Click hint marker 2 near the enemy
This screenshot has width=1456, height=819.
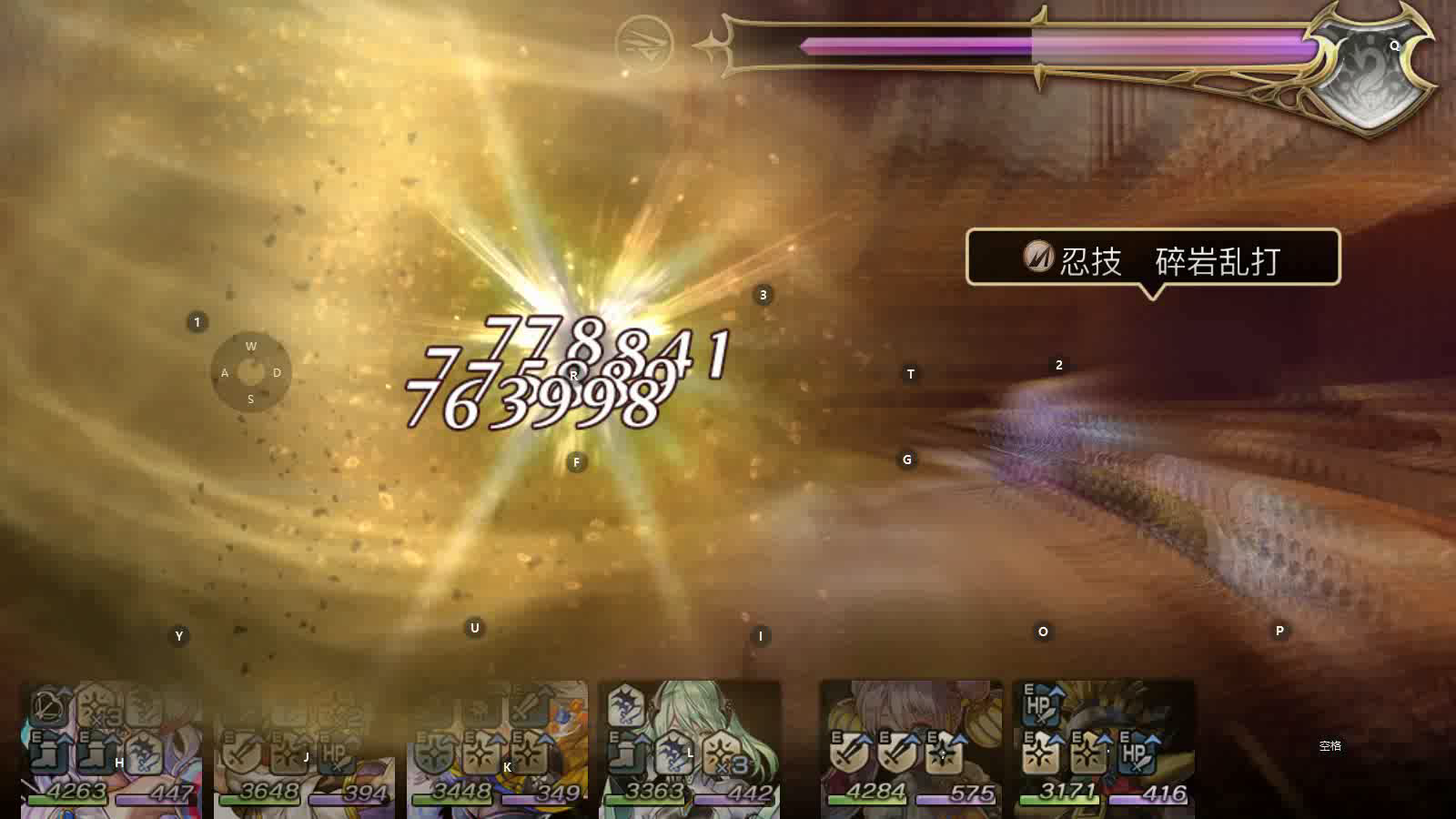click(1058, 365)
